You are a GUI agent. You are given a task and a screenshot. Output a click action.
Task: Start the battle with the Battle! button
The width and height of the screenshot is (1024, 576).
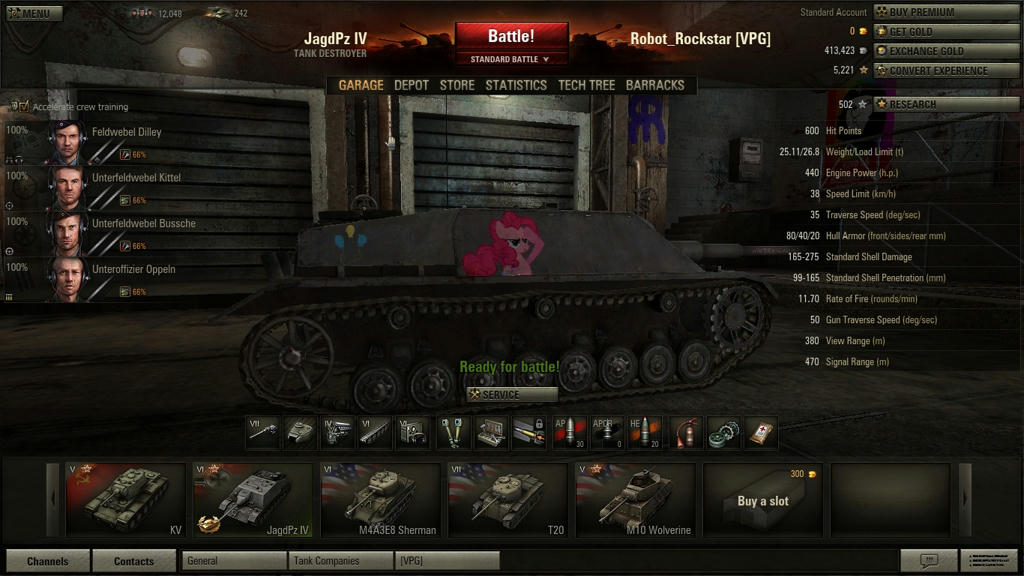tap(511, 37)
